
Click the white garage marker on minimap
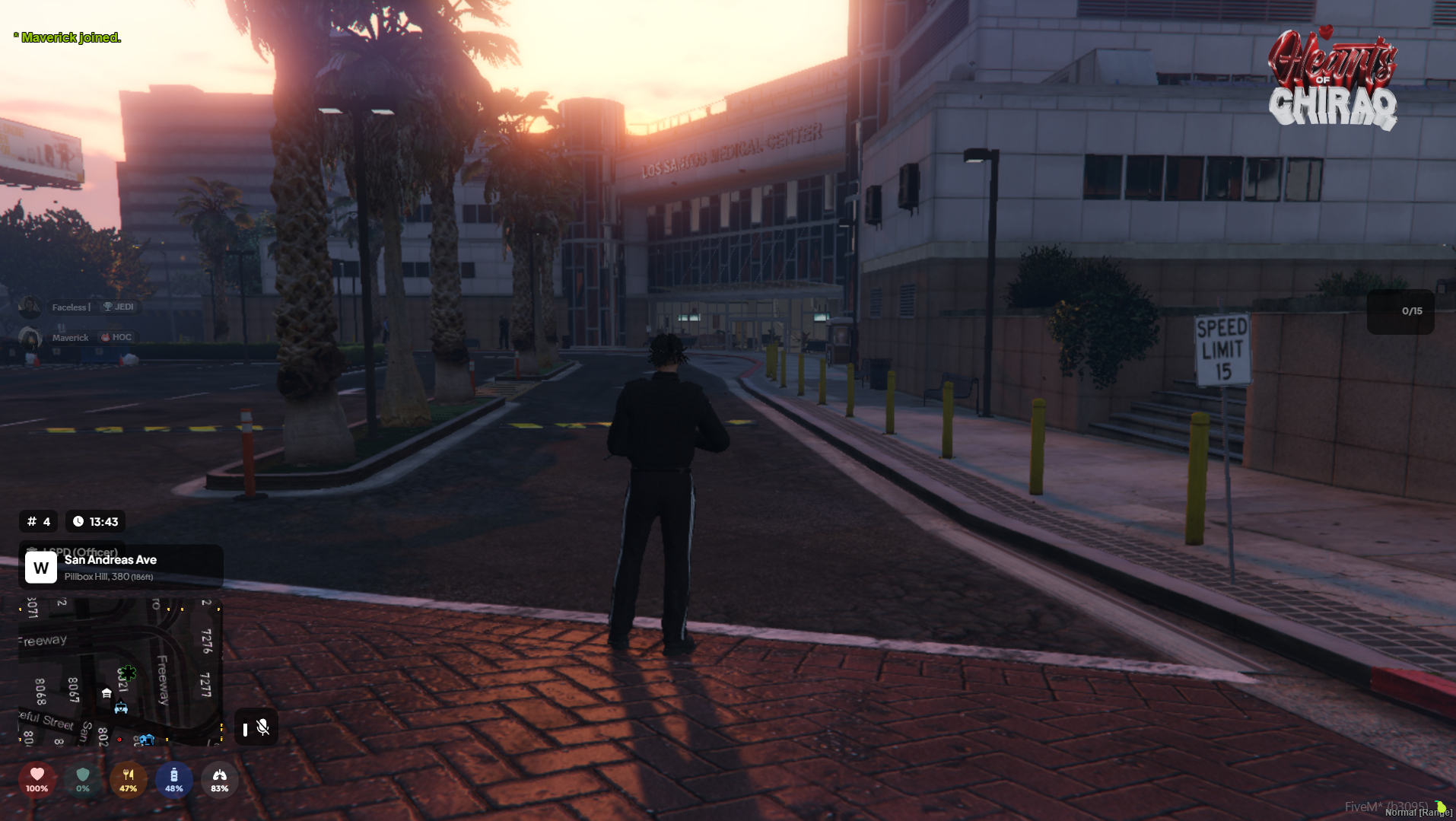[x=106, y=693]
